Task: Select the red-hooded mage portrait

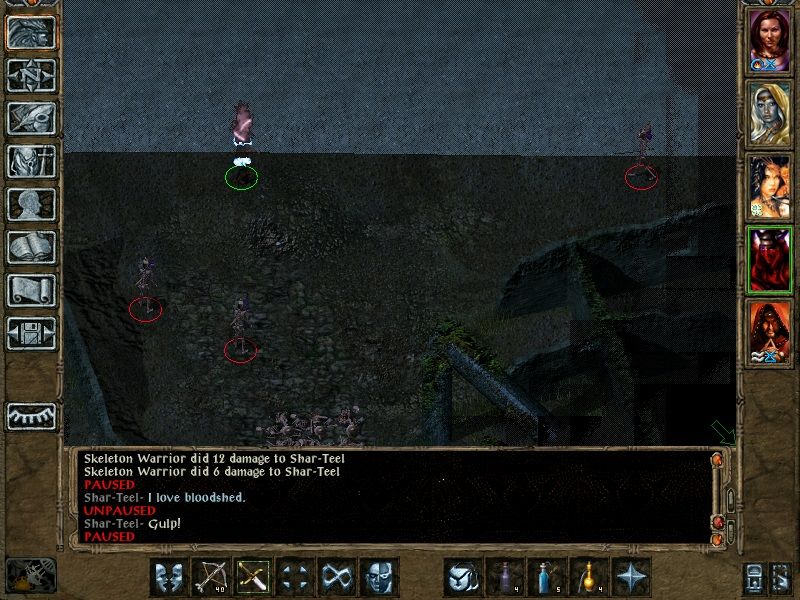Action: pyautogui.click(x=770, y=332)
